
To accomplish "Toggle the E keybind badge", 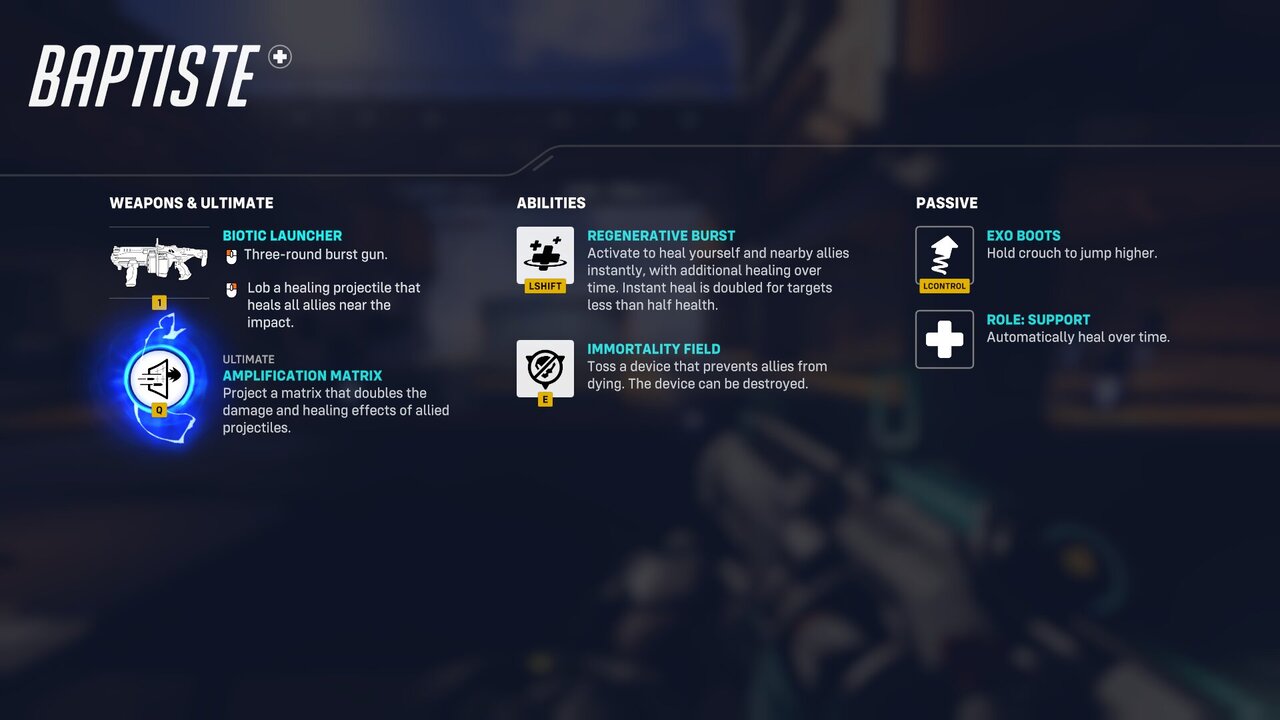I will click(544, 397).
